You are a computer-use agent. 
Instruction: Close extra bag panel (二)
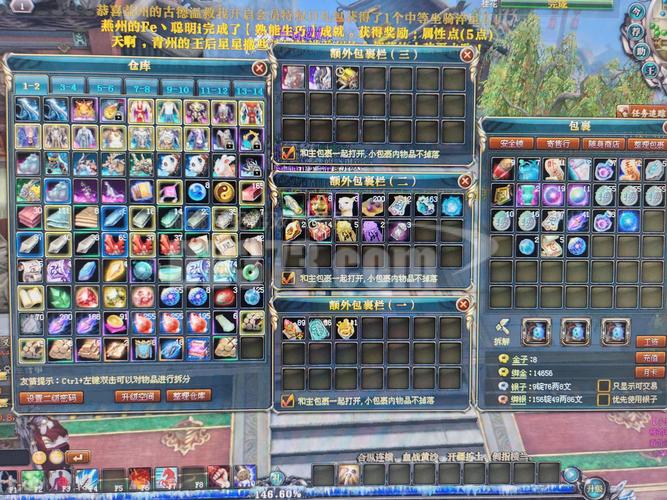[x=463, y=181]
